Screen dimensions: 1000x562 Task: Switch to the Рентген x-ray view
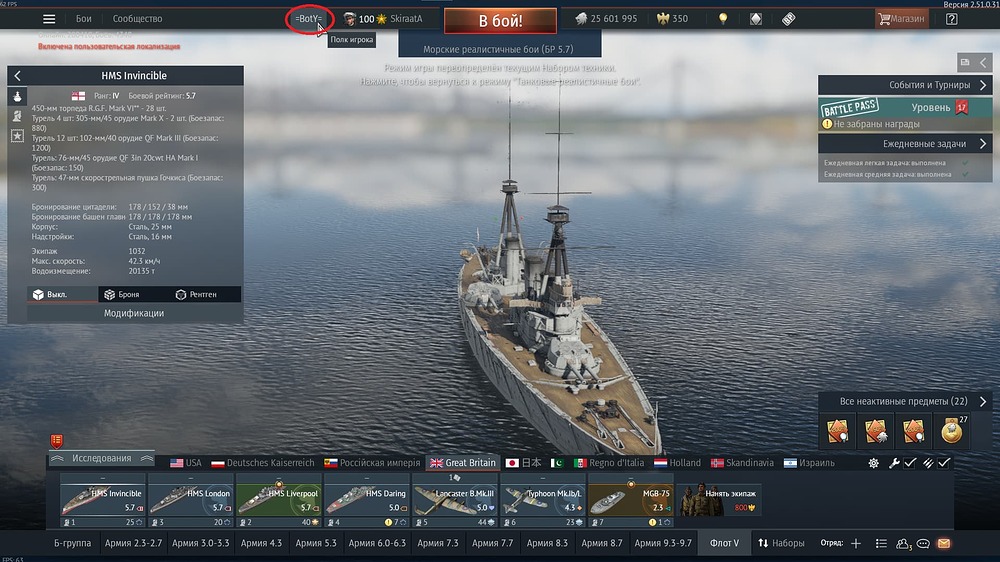tap(195, 295)
